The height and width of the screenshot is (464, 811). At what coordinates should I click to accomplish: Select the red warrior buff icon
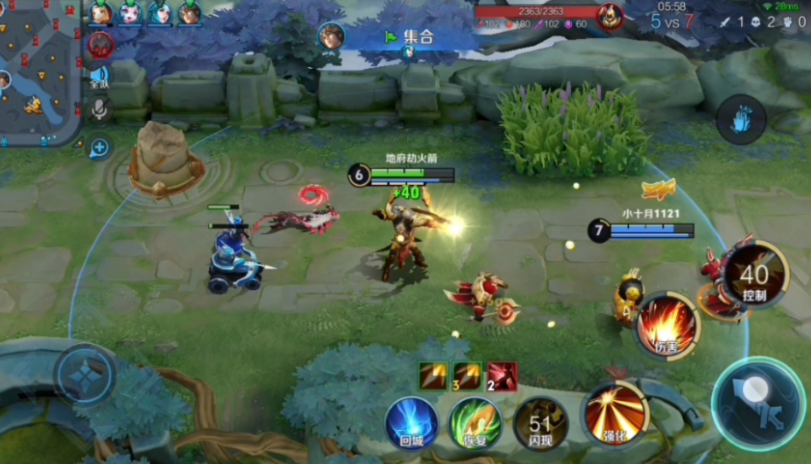[502, 376]
